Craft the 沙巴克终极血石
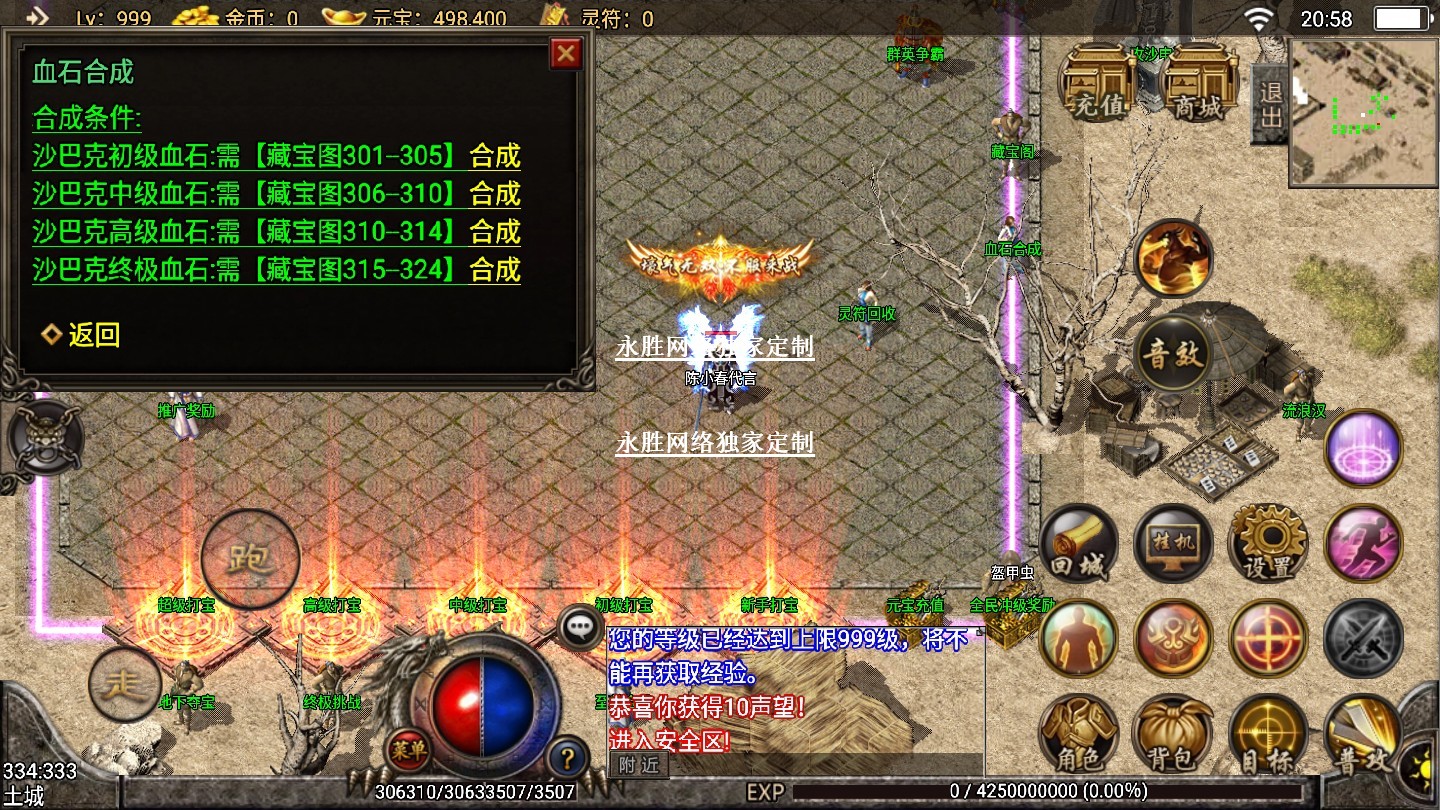Image resolution: width=1440 pixels, height=810 pixels. pos(495,270)
